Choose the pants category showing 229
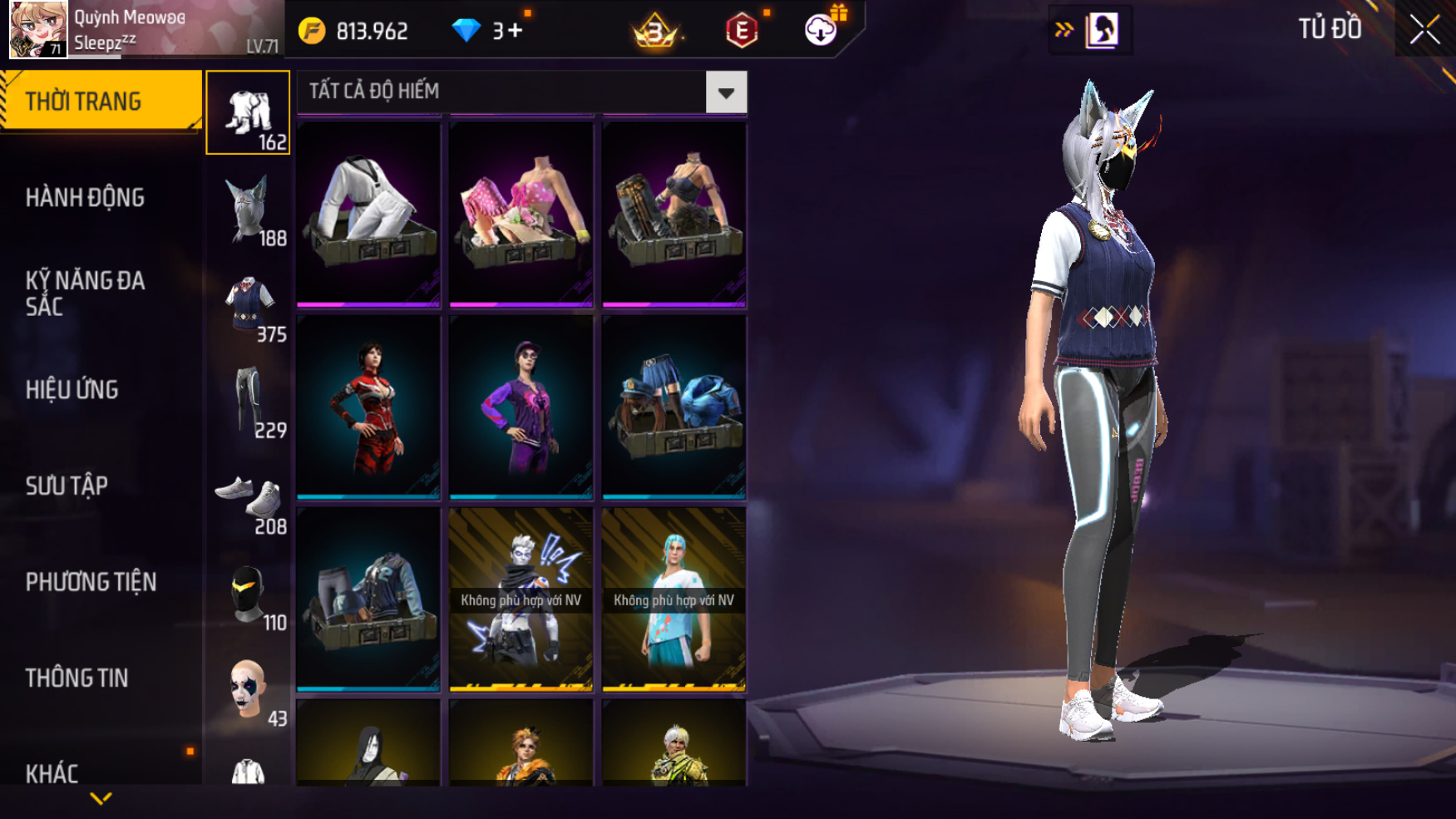This screenshot has height=819, width=1456. [x=248, y=402]
